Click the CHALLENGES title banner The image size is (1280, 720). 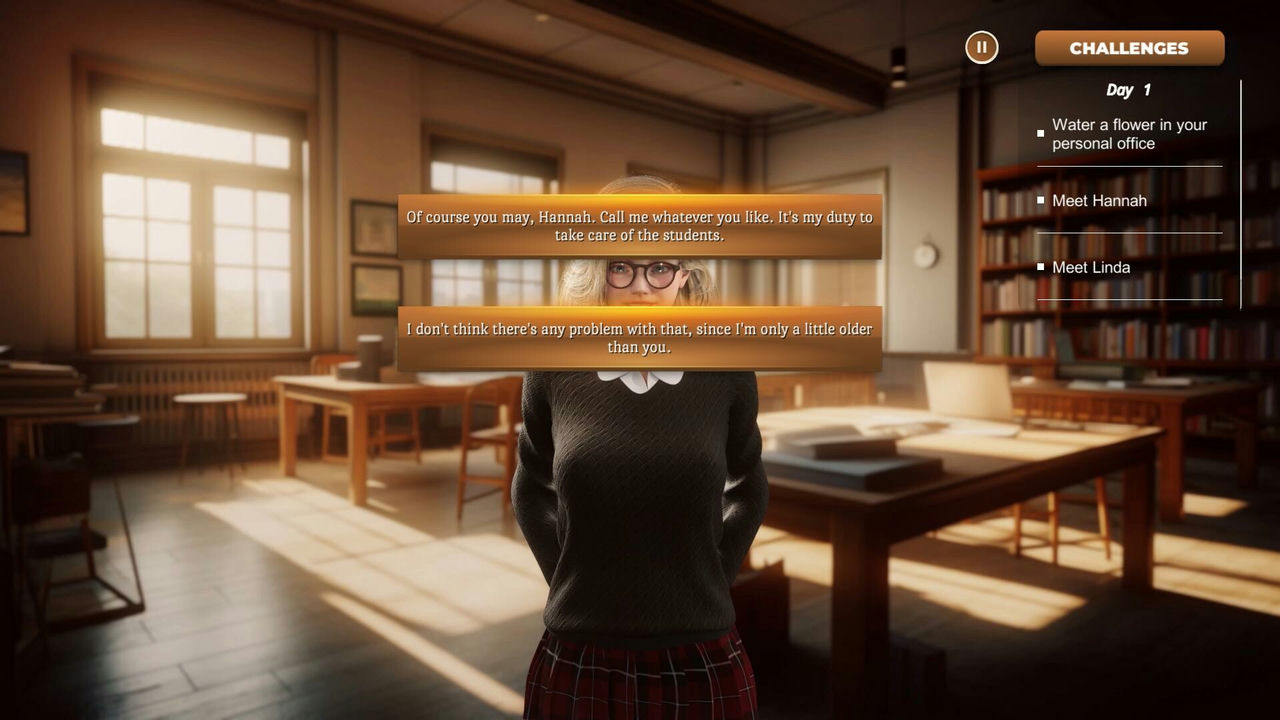click(1129, 47)
